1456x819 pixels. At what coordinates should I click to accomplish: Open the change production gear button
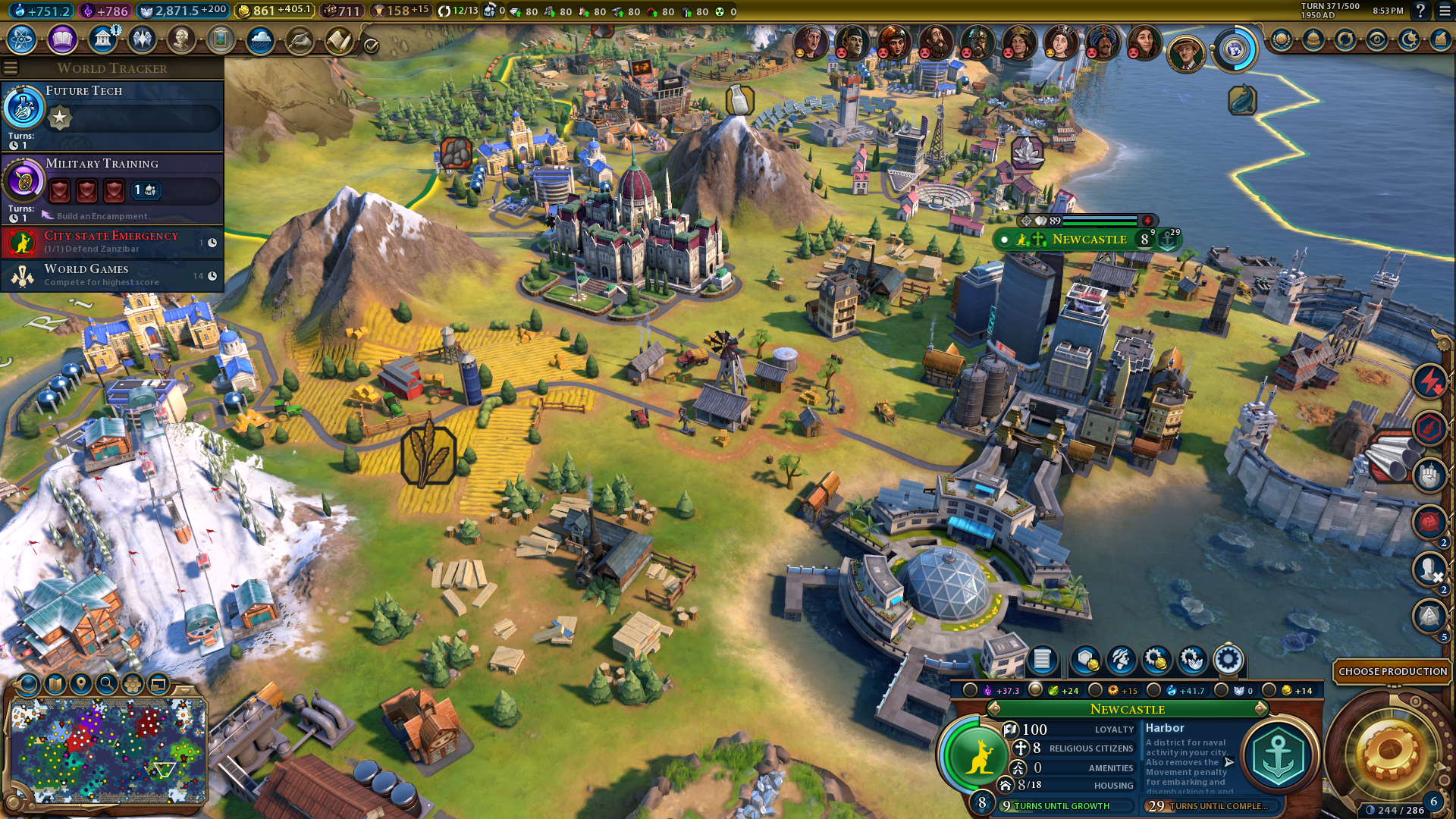pyautogui.click(x=1228, y=660)
